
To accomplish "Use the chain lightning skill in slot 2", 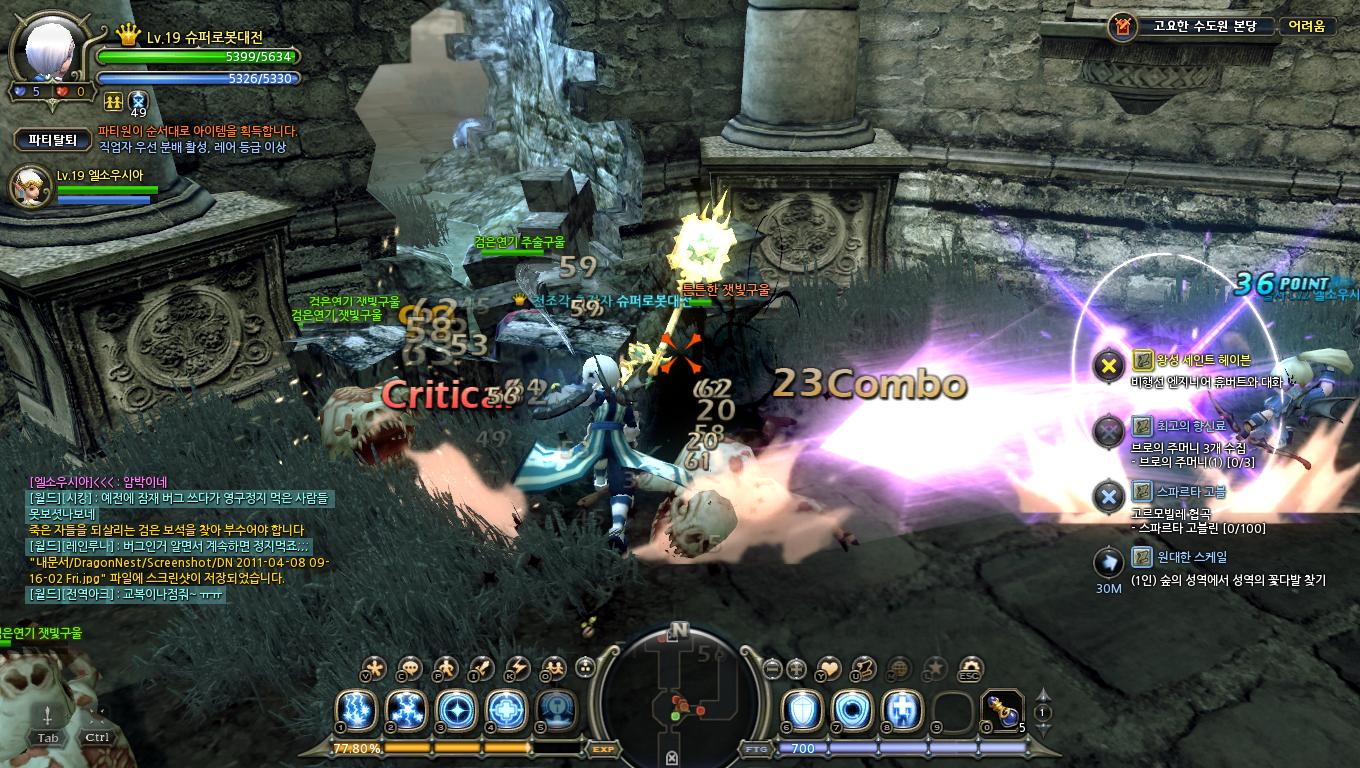I will [405, 710].
